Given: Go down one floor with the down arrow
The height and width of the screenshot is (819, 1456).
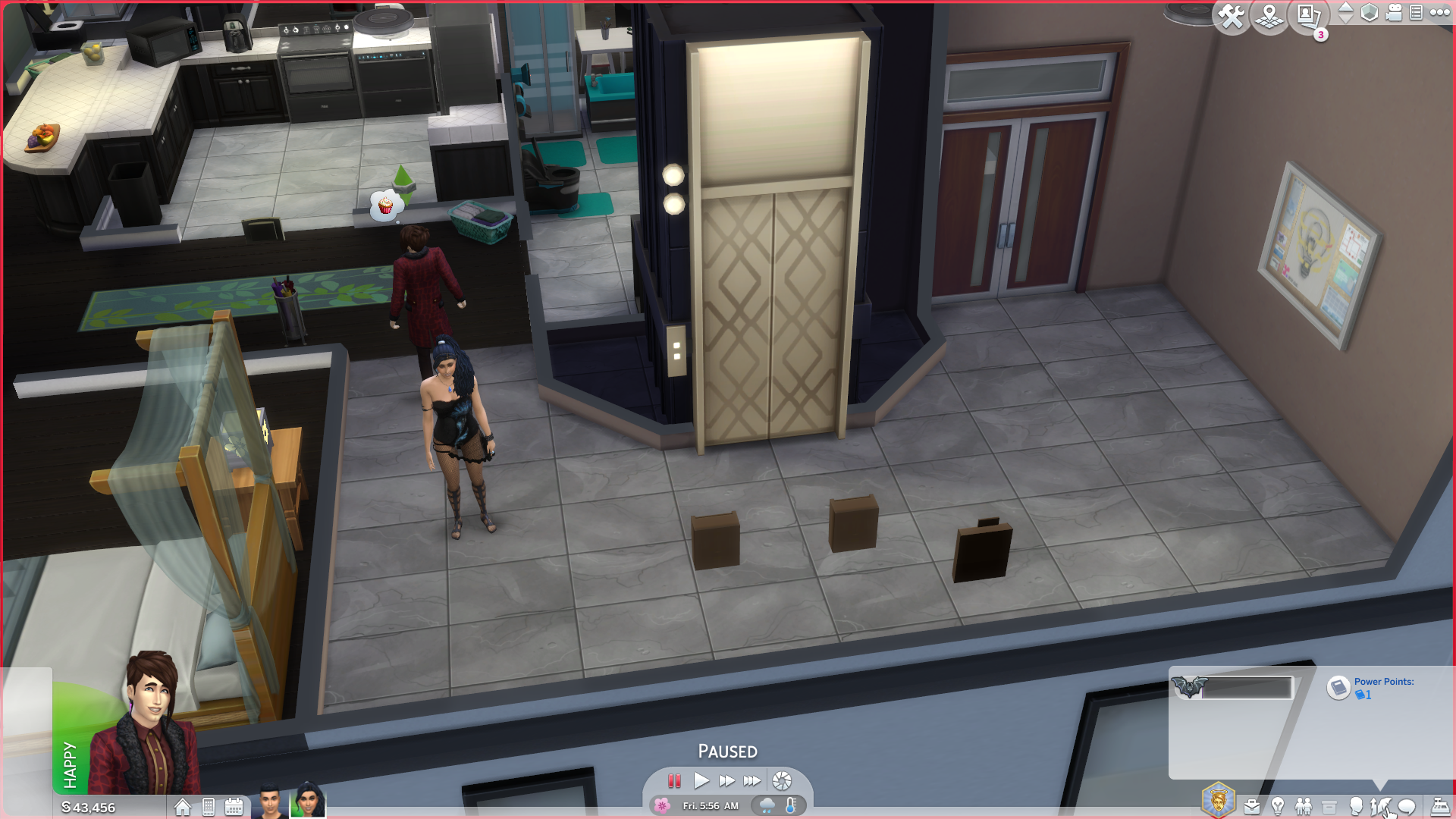Looking at the screenshot, I should pyautogui.click(x=1348, y=20).
